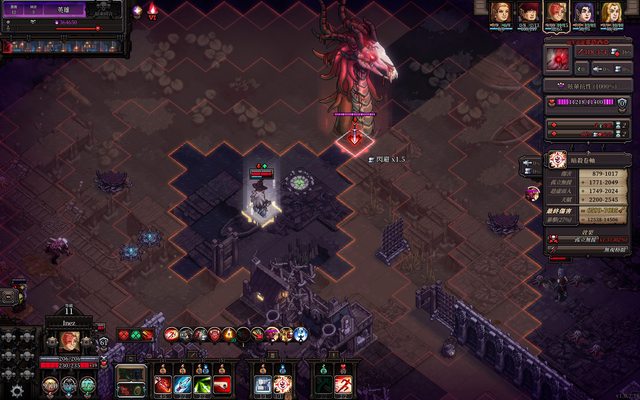Image resolution: width=640 pixels, height=400 pixels.
Task: Click the red flame VI icon
Action: [152, 10]
